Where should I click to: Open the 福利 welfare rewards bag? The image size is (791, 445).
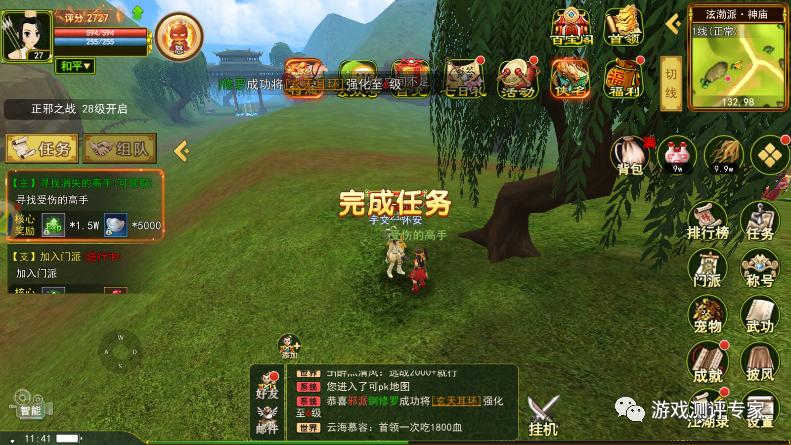[x=623, y=78]
